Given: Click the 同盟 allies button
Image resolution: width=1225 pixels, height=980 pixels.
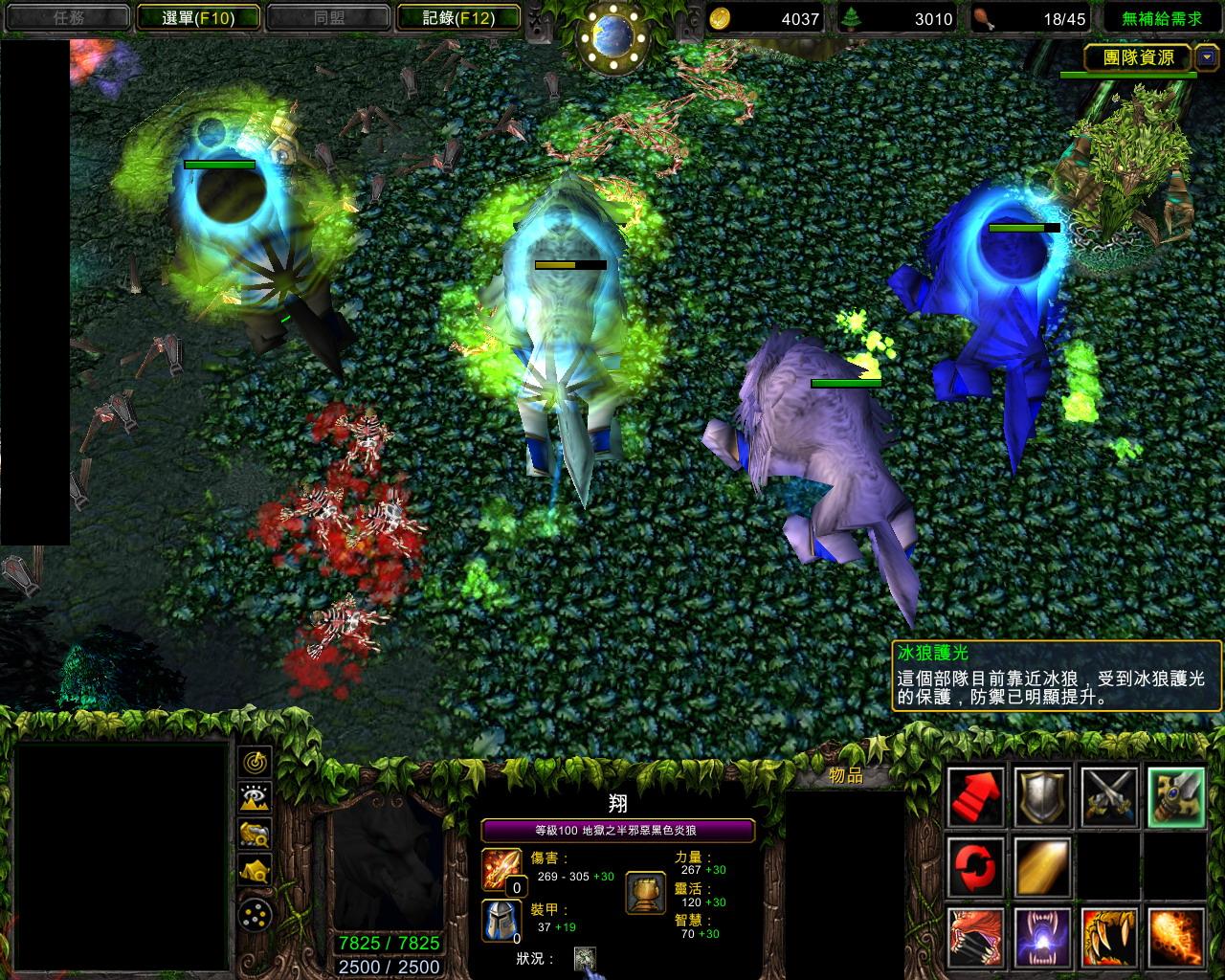Looking at the screenshot, I should click(328, 17).
